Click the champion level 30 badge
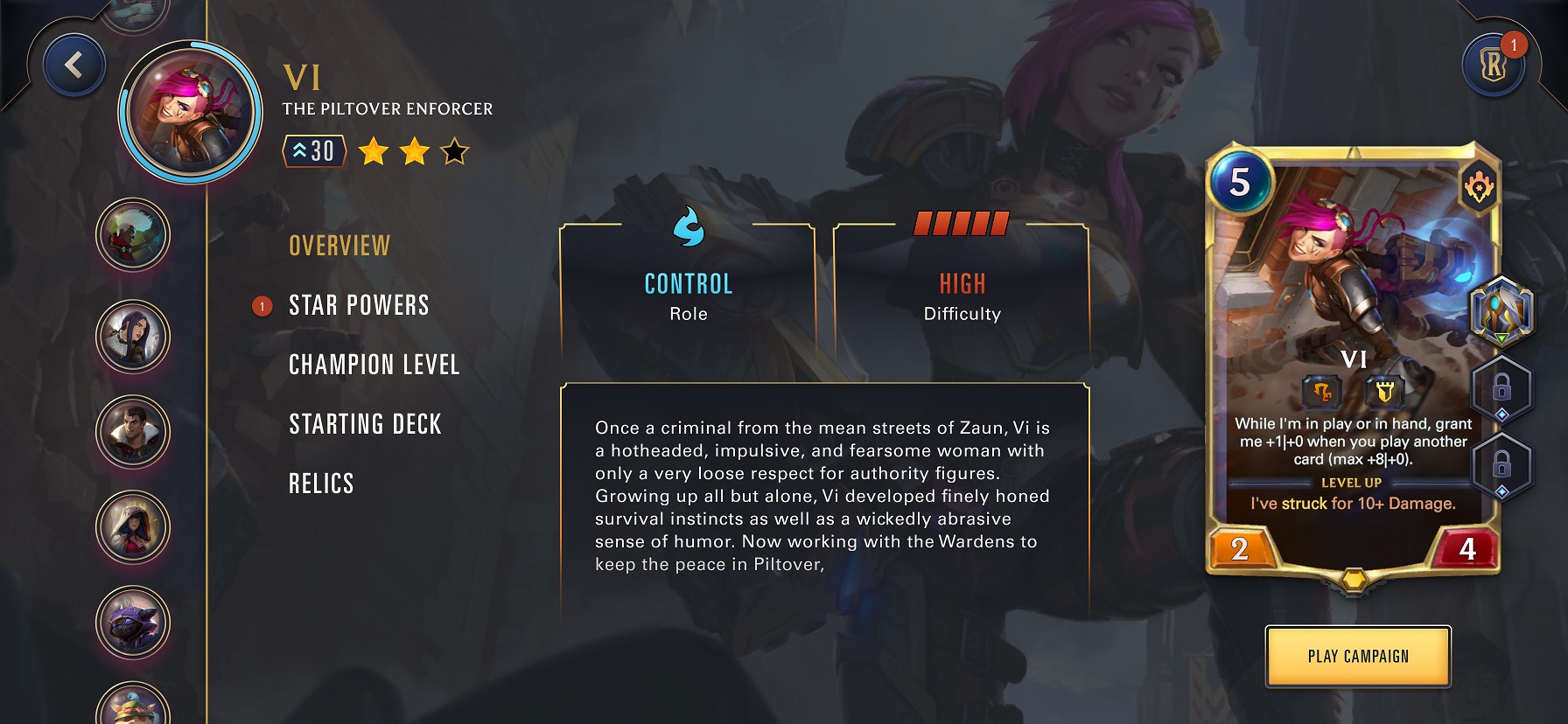The image size is (1568, 724). pyautogui.click(x=314, y=151)
